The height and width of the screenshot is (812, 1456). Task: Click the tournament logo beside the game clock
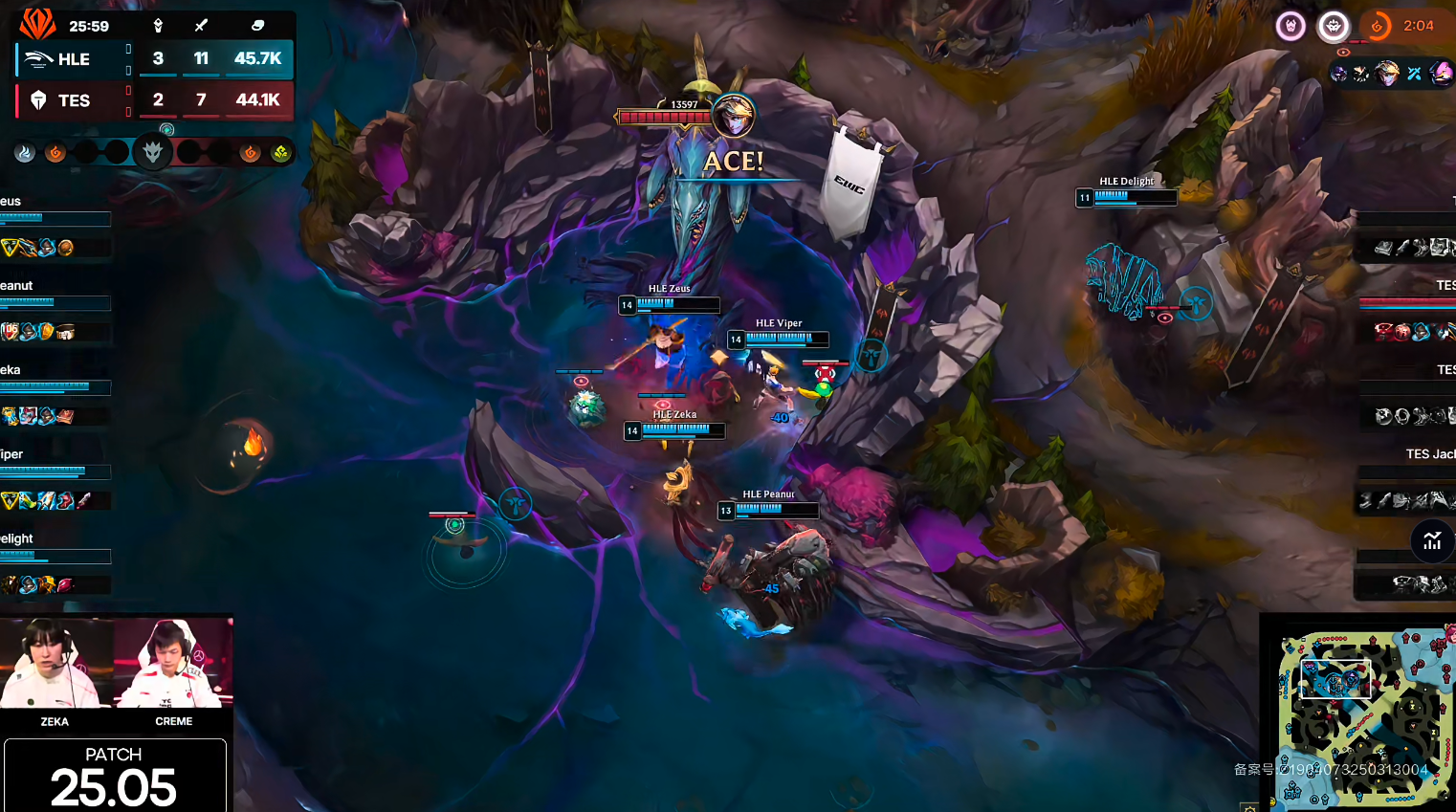coord(37,23)
